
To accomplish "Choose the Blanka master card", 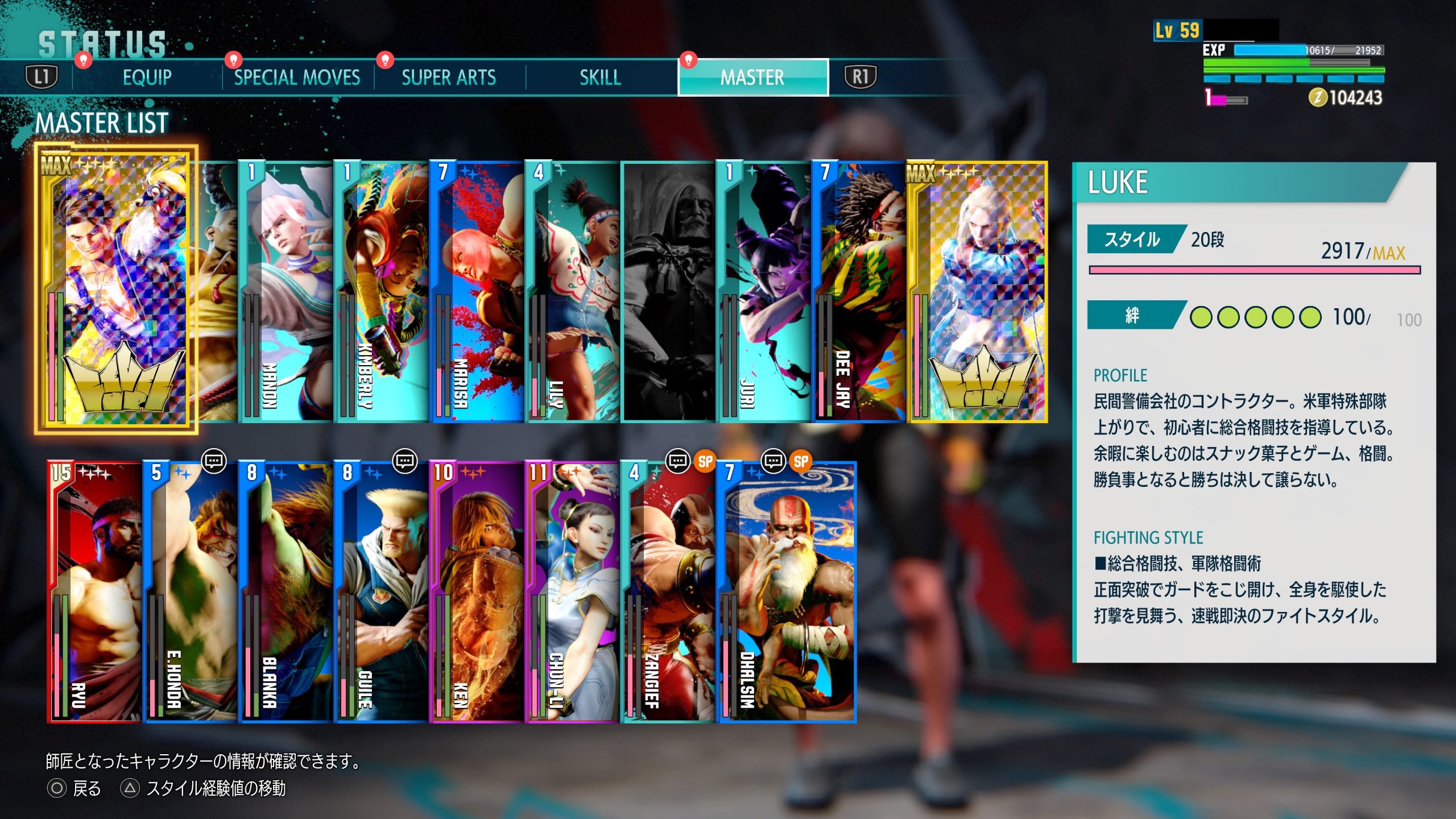I will tap(286, 591).
